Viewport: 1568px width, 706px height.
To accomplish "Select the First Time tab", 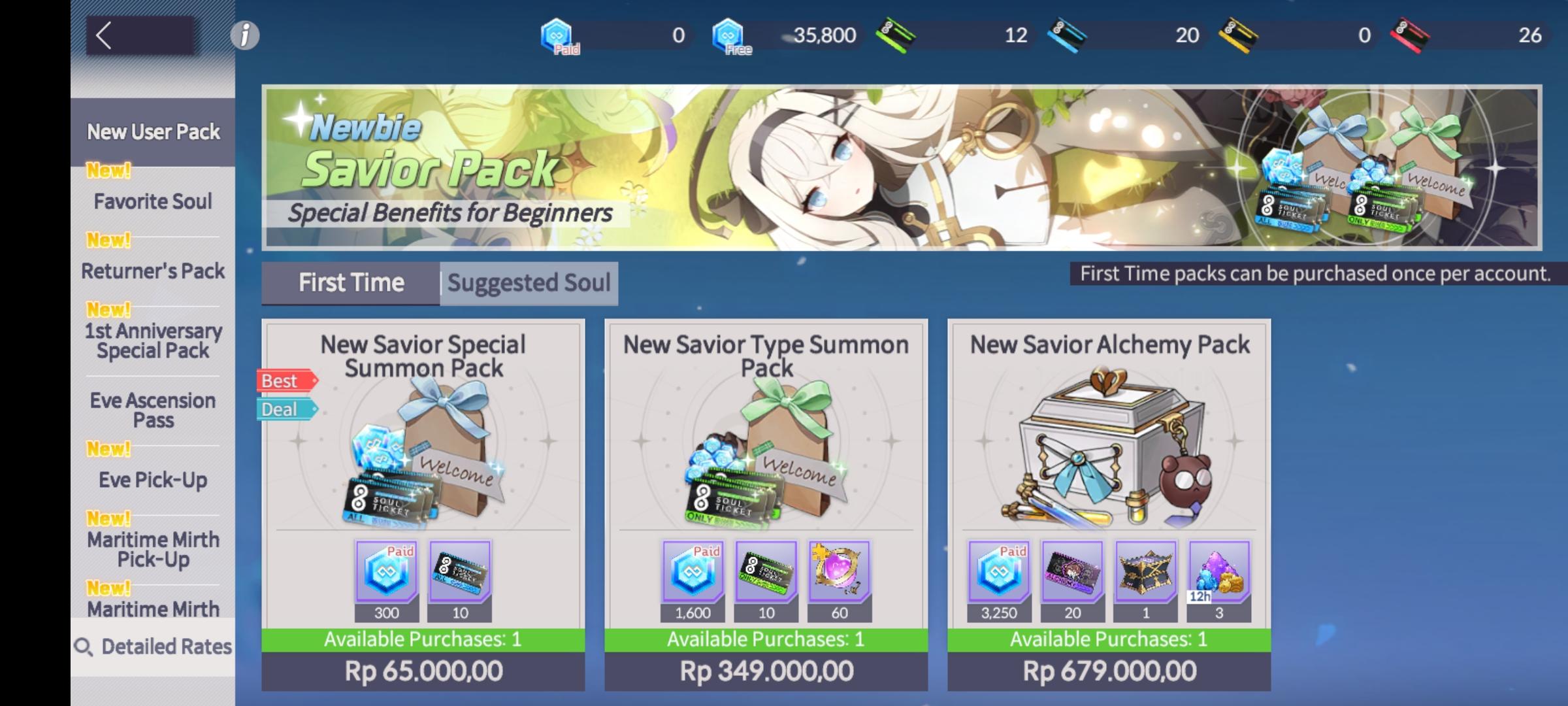I will pyautogui.click(x=351, y=282).
